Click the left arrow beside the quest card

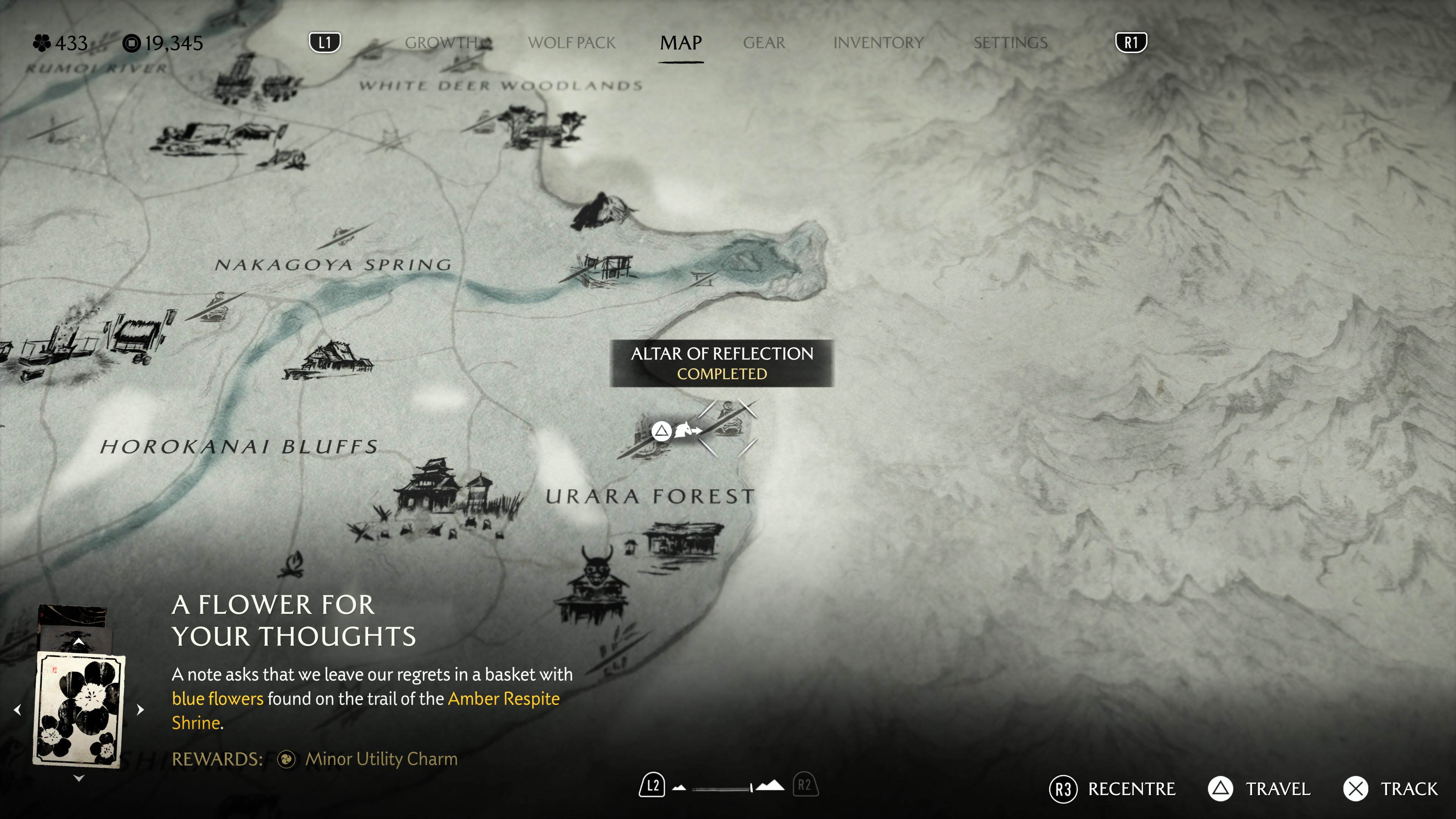click(x=17, y=709)
